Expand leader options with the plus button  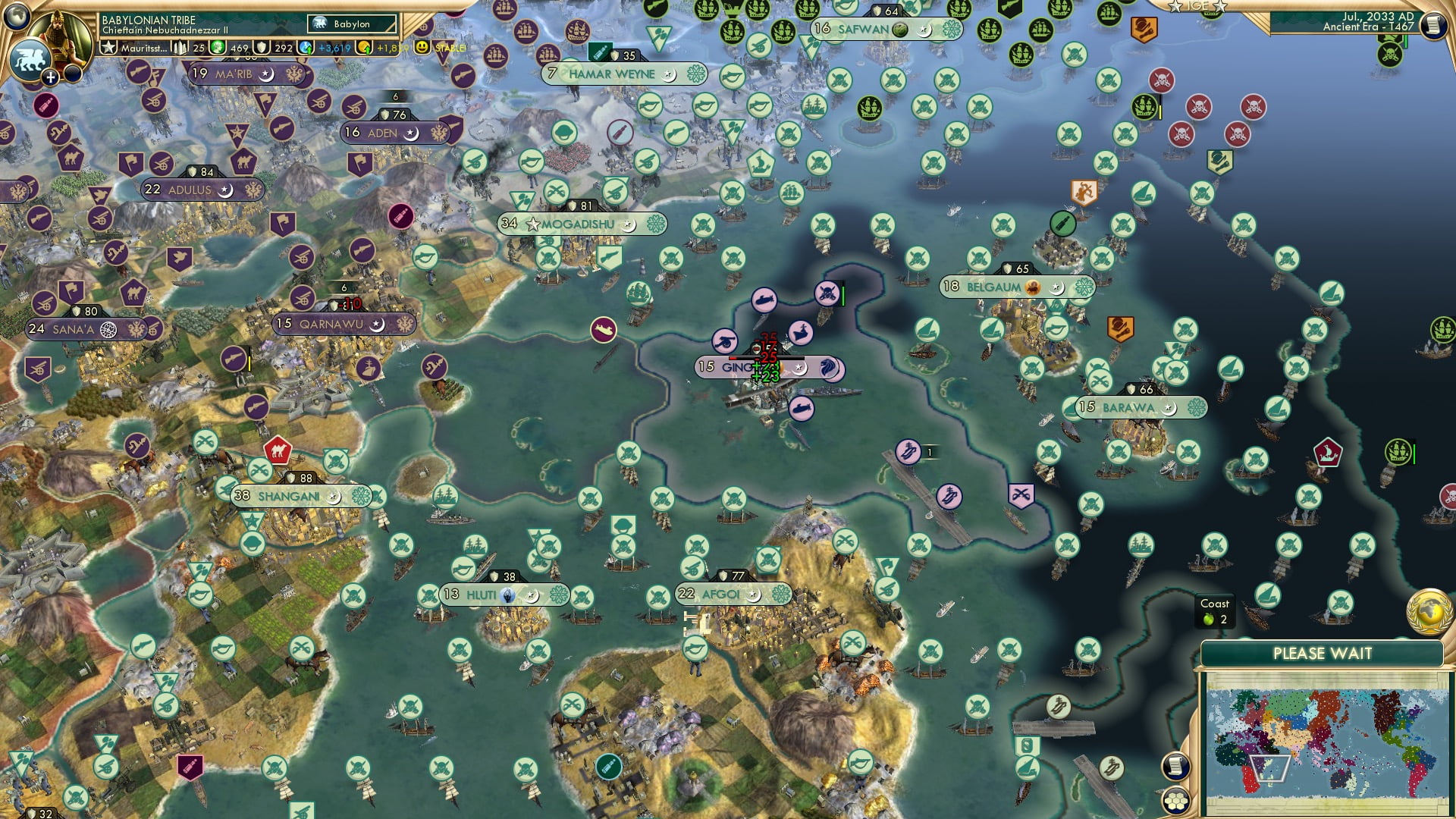[x=50, y=76]
